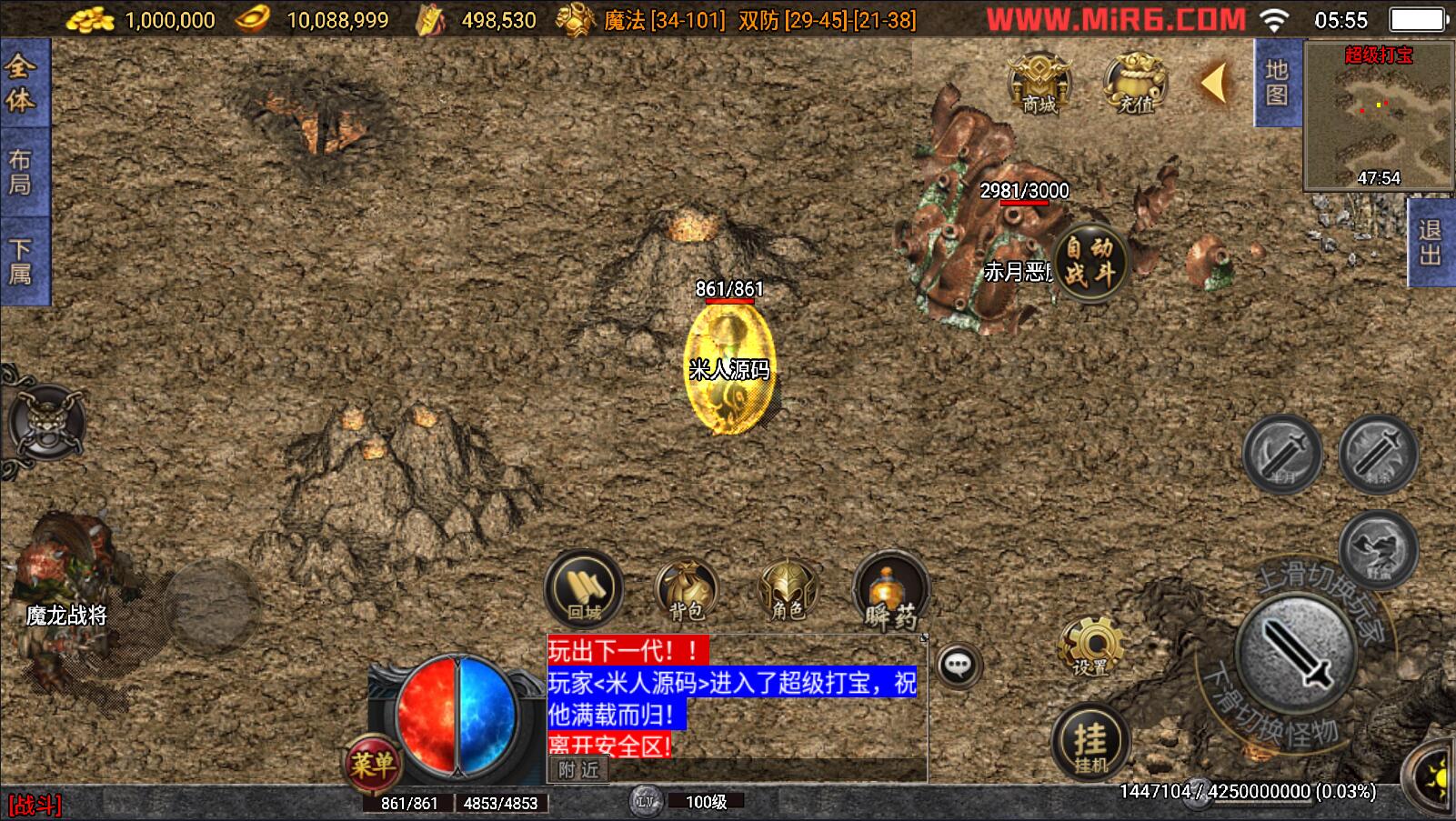Viewport: 1456px width, 821px height.
Task: Select the 全体 tab
Action: click(x=21, y=83)
